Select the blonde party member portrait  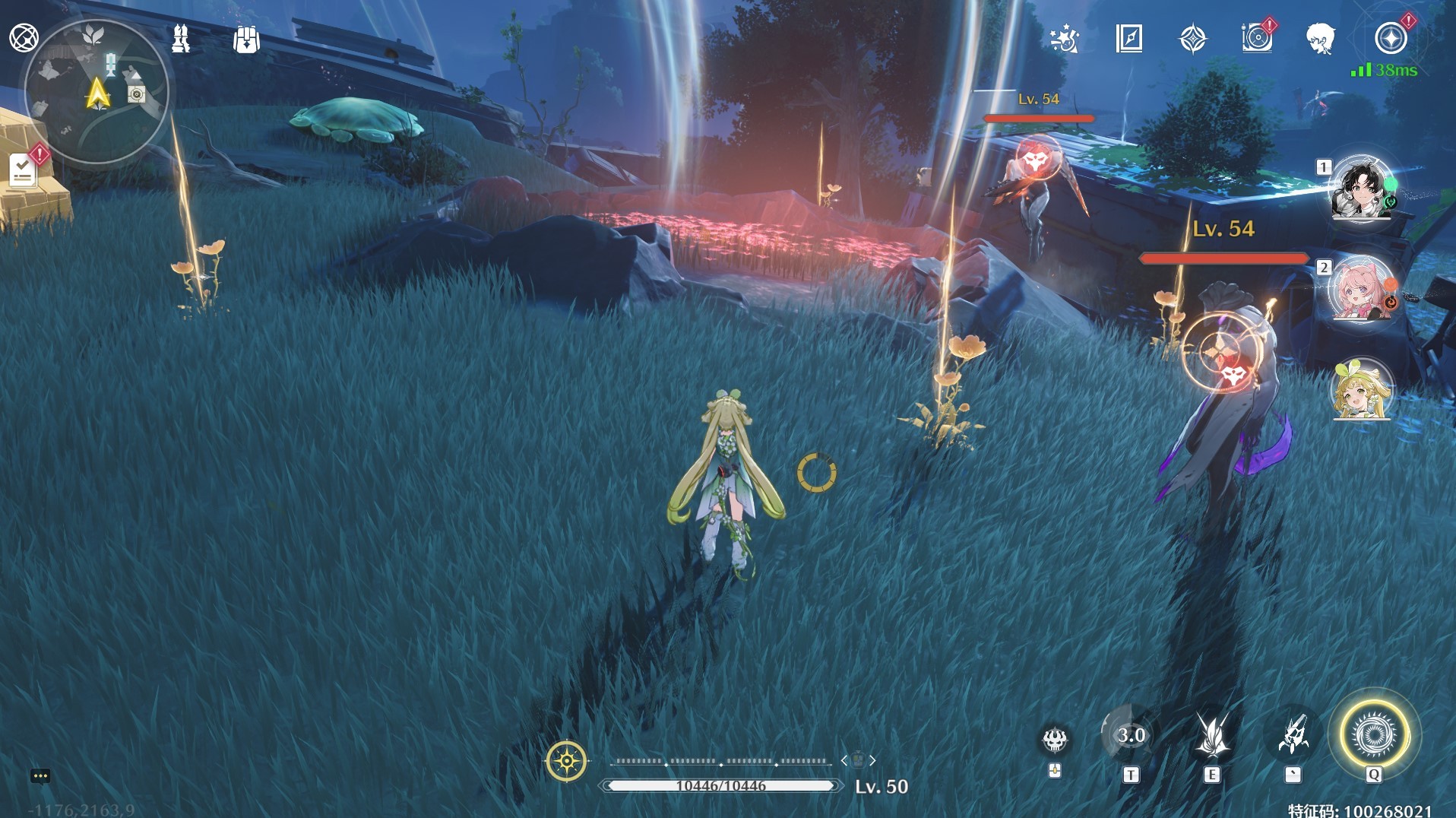[1362, 390]
